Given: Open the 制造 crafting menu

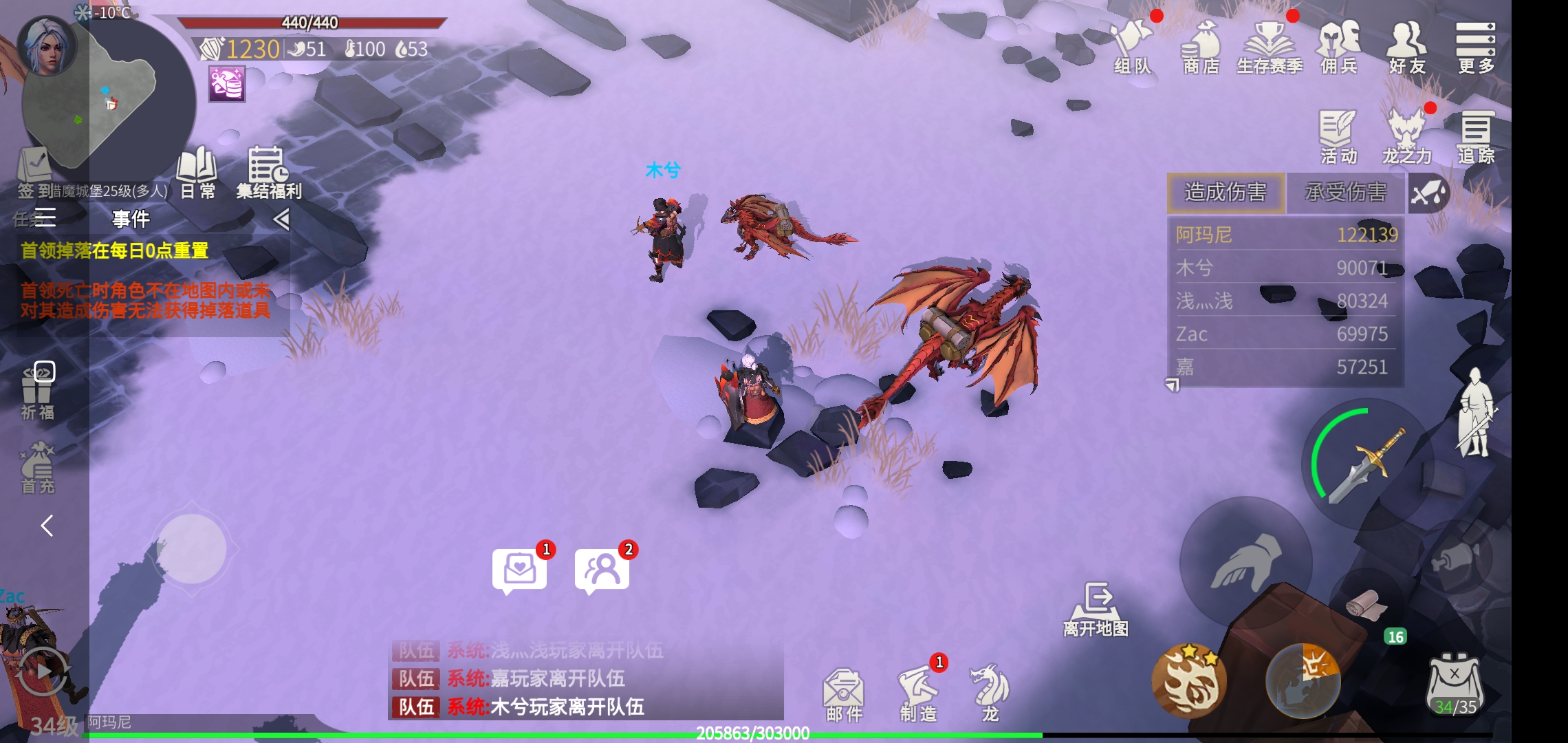Looking at the screenshot, I should pos(919,693).
